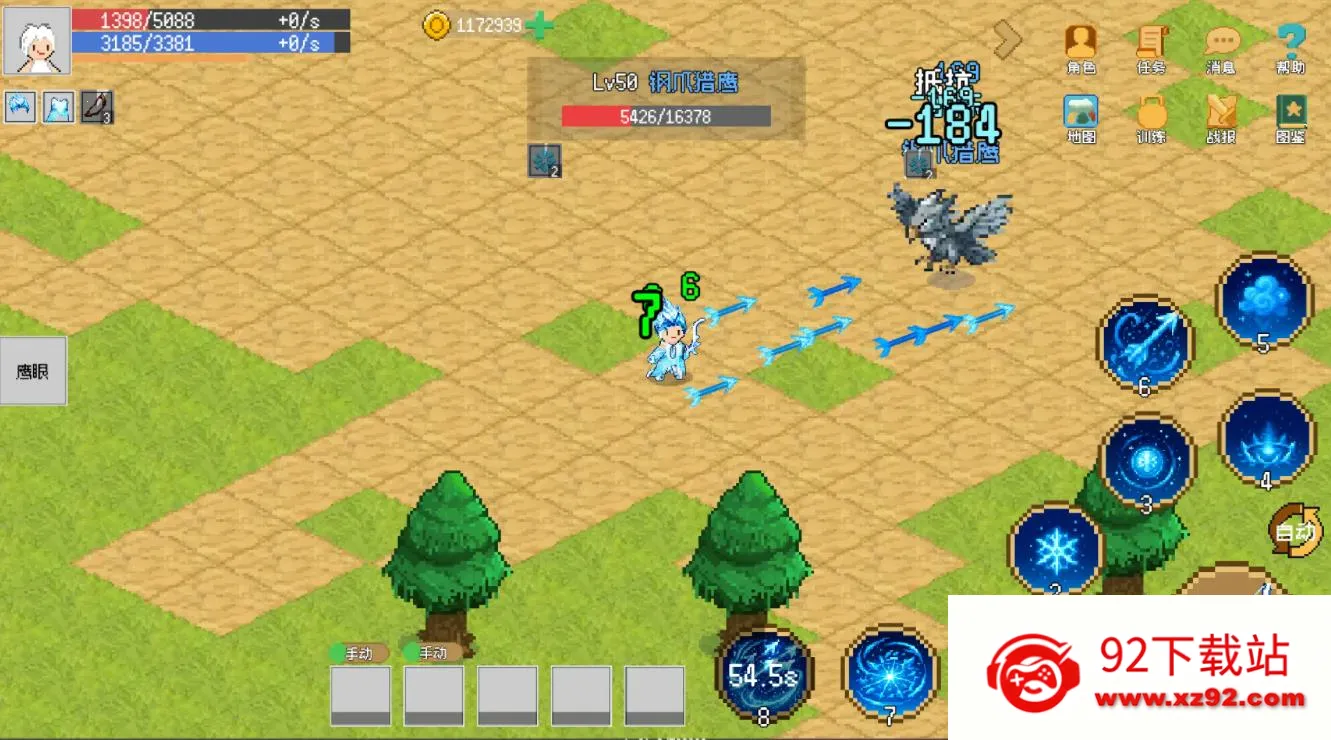Open the white-haired player portrait
Screen dimensions: 1331x740
pyautogui.click(x=37, y=41)
